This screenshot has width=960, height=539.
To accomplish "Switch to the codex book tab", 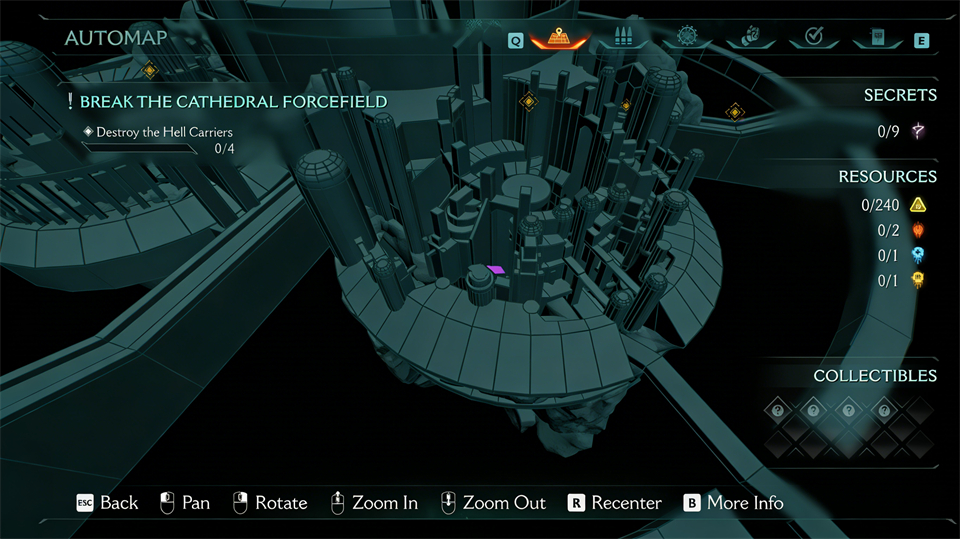I will (x=876, y=39).
